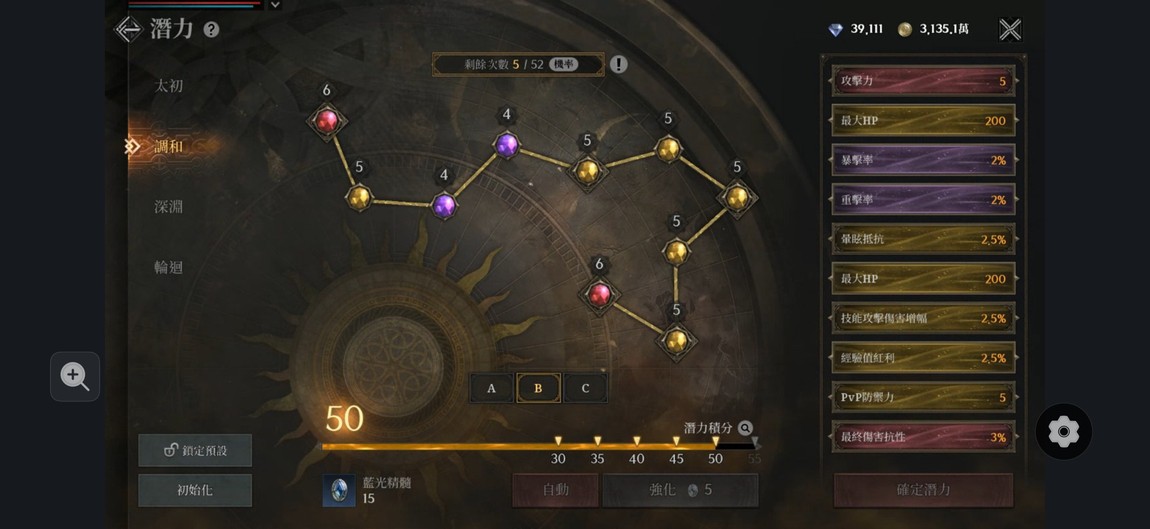The width and height of the screenshot is (1150, 529).
Task: Click the 鎖定預設 lock button
Action: coord(195,450)
